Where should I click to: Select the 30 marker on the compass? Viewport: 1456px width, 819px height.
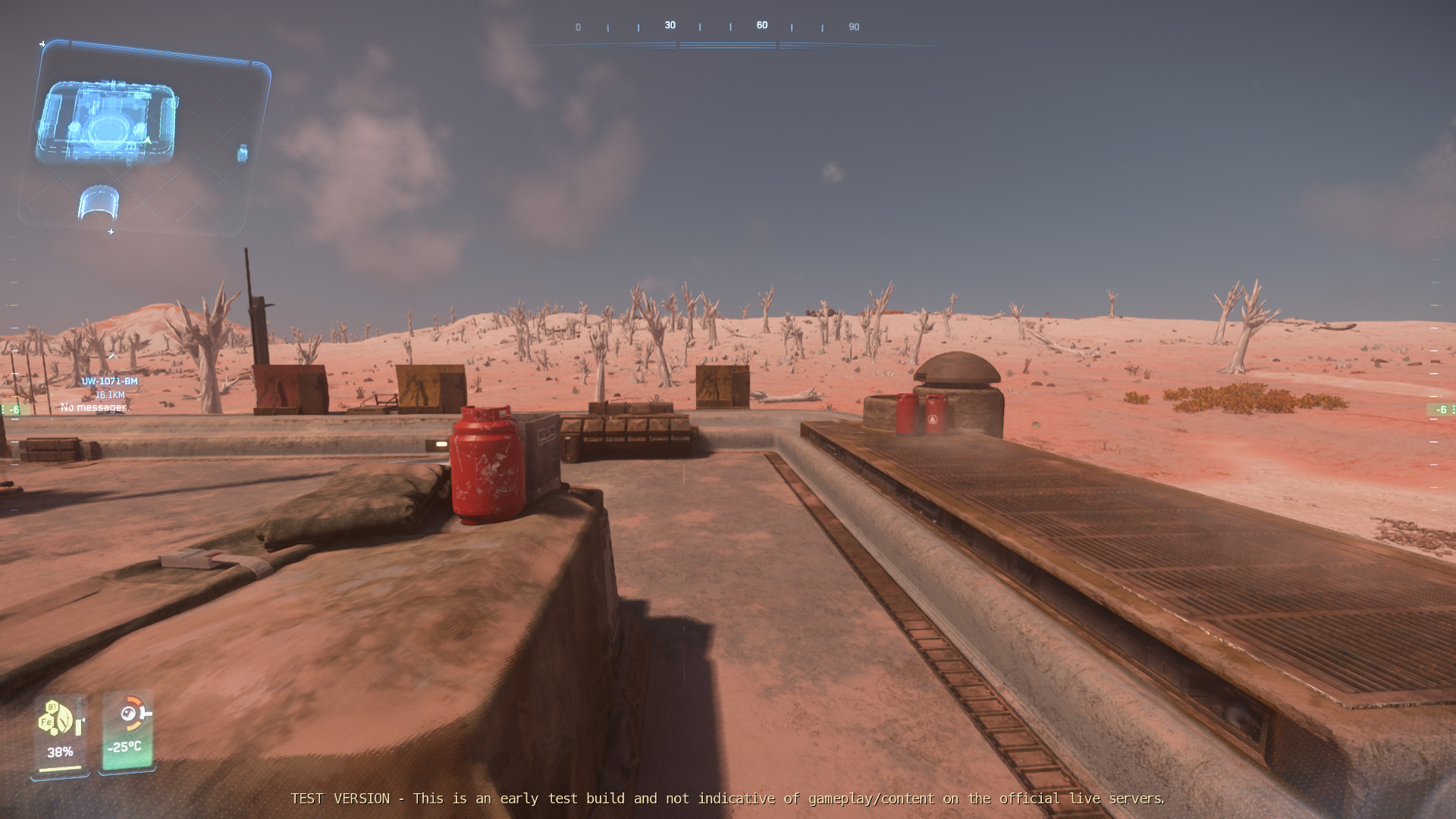pos(669,24)
